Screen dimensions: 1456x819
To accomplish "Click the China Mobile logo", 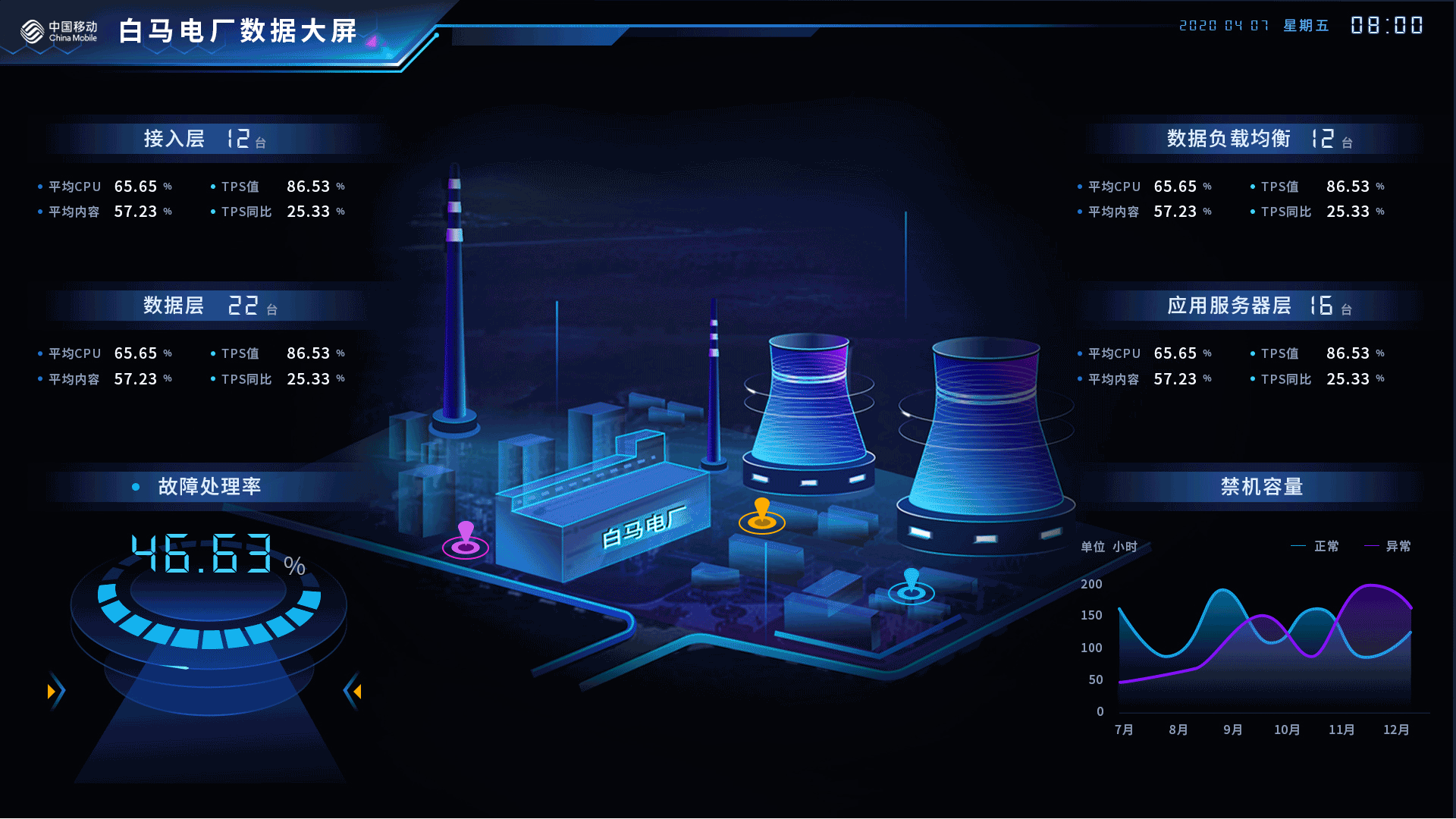I will click(x=59, y=31).
